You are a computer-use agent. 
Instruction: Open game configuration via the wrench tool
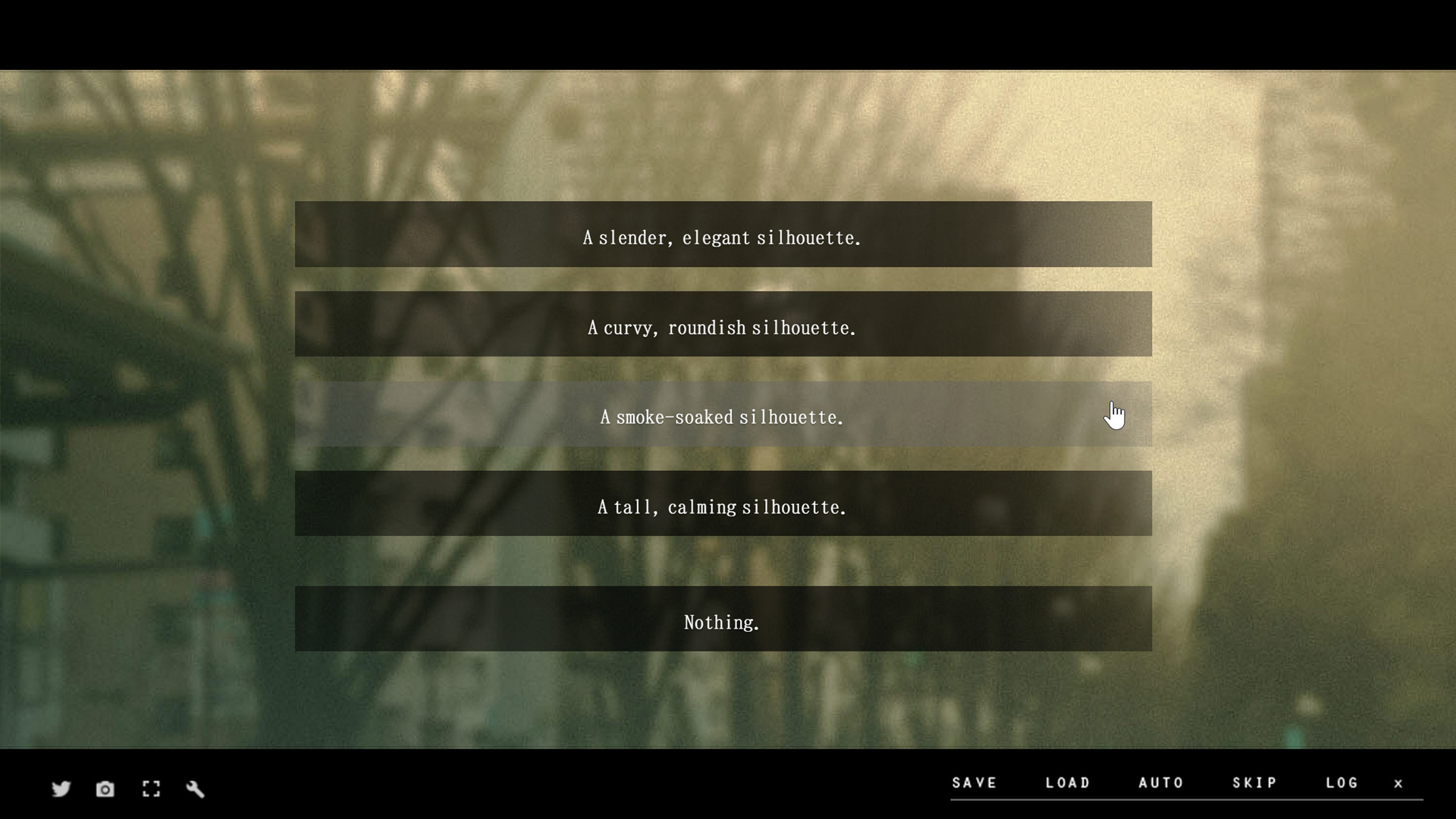(x=196, y=789)
